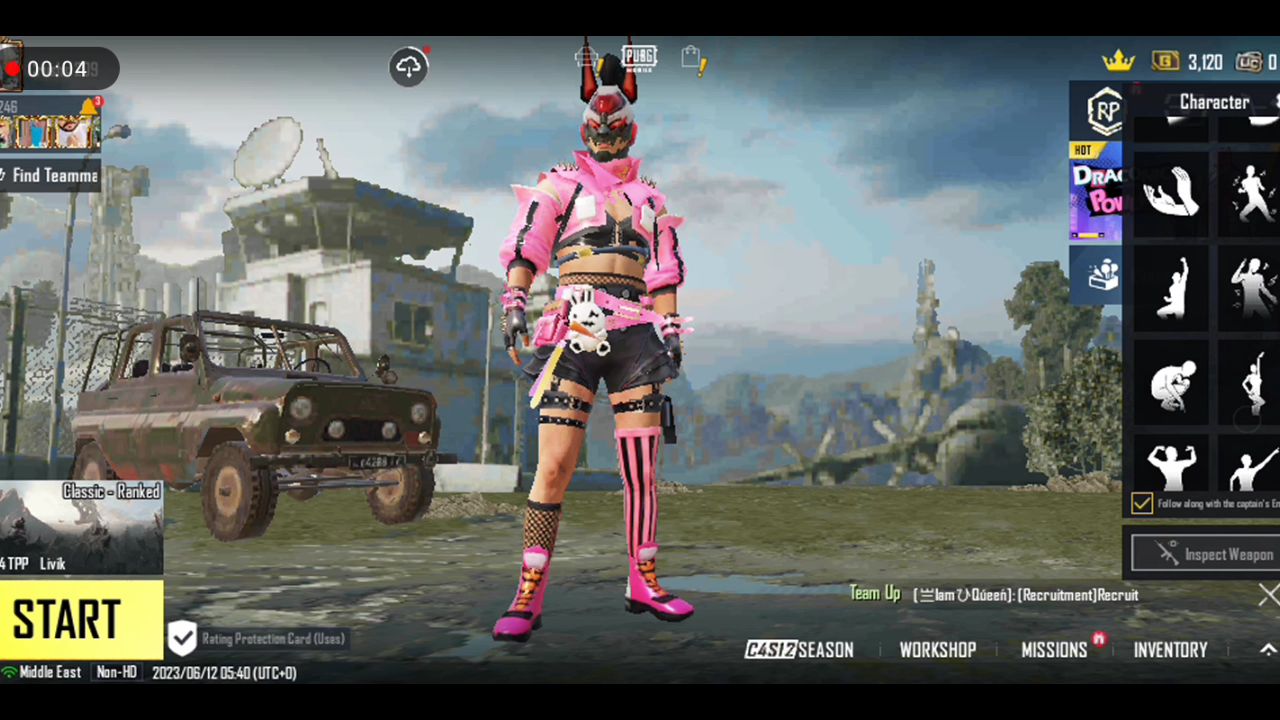Open the Royale Pass RP badge
The image size is (1280, 720).
tap(1104, 112)
